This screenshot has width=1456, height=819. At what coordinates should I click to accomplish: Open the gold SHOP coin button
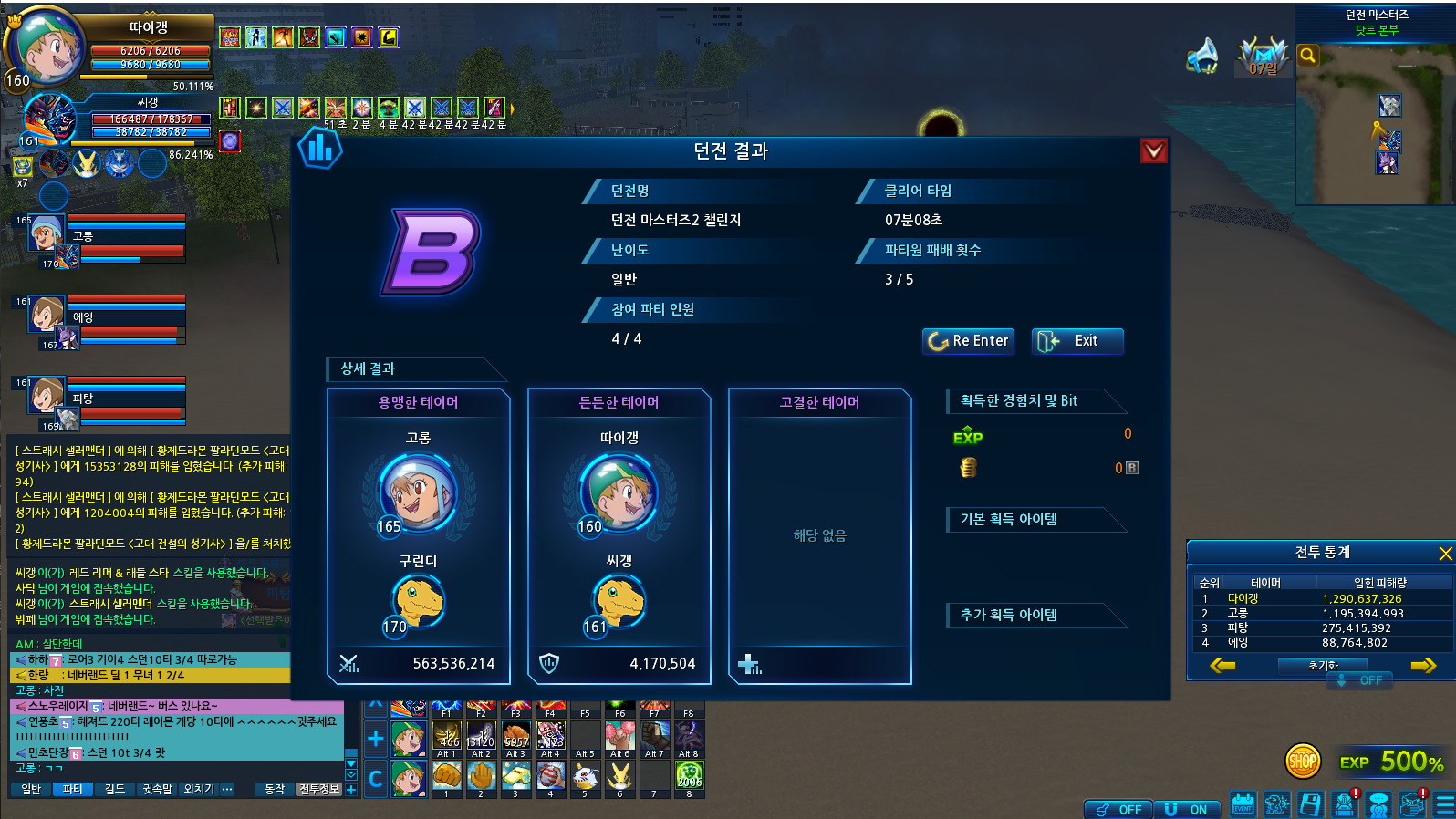point(1303,761)
